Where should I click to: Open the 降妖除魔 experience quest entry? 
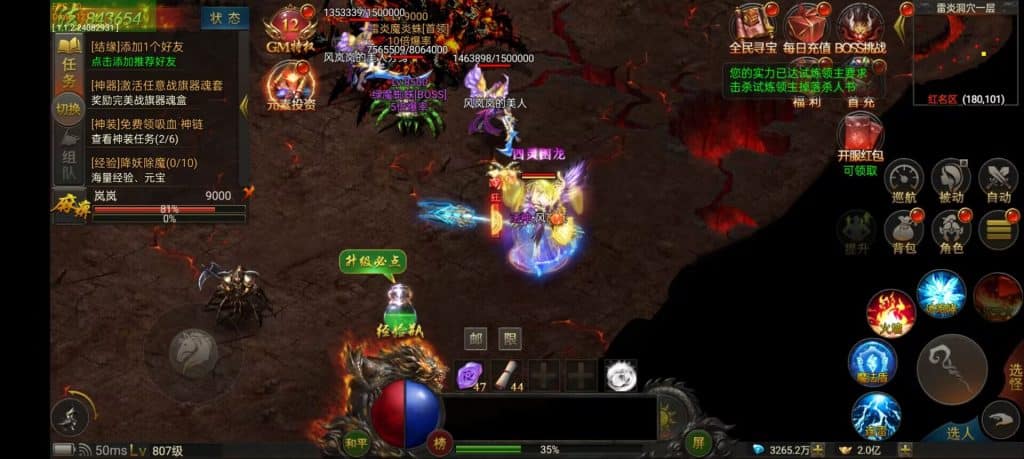click(150, 170)
